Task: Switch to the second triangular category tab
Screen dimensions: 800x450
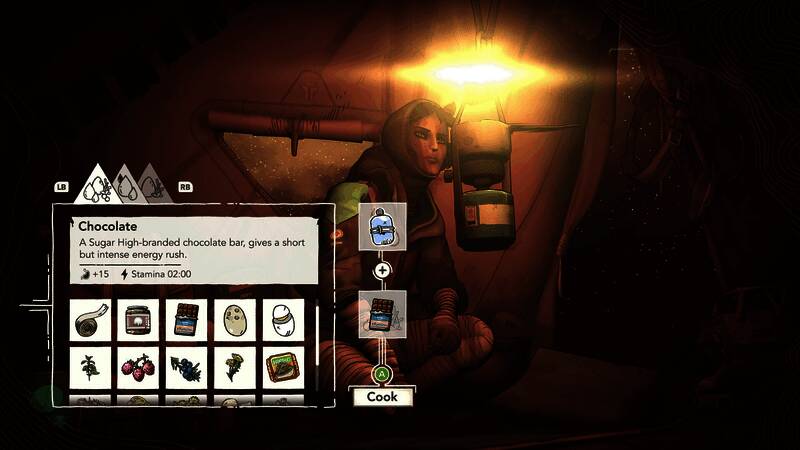Action: [126, 185]
